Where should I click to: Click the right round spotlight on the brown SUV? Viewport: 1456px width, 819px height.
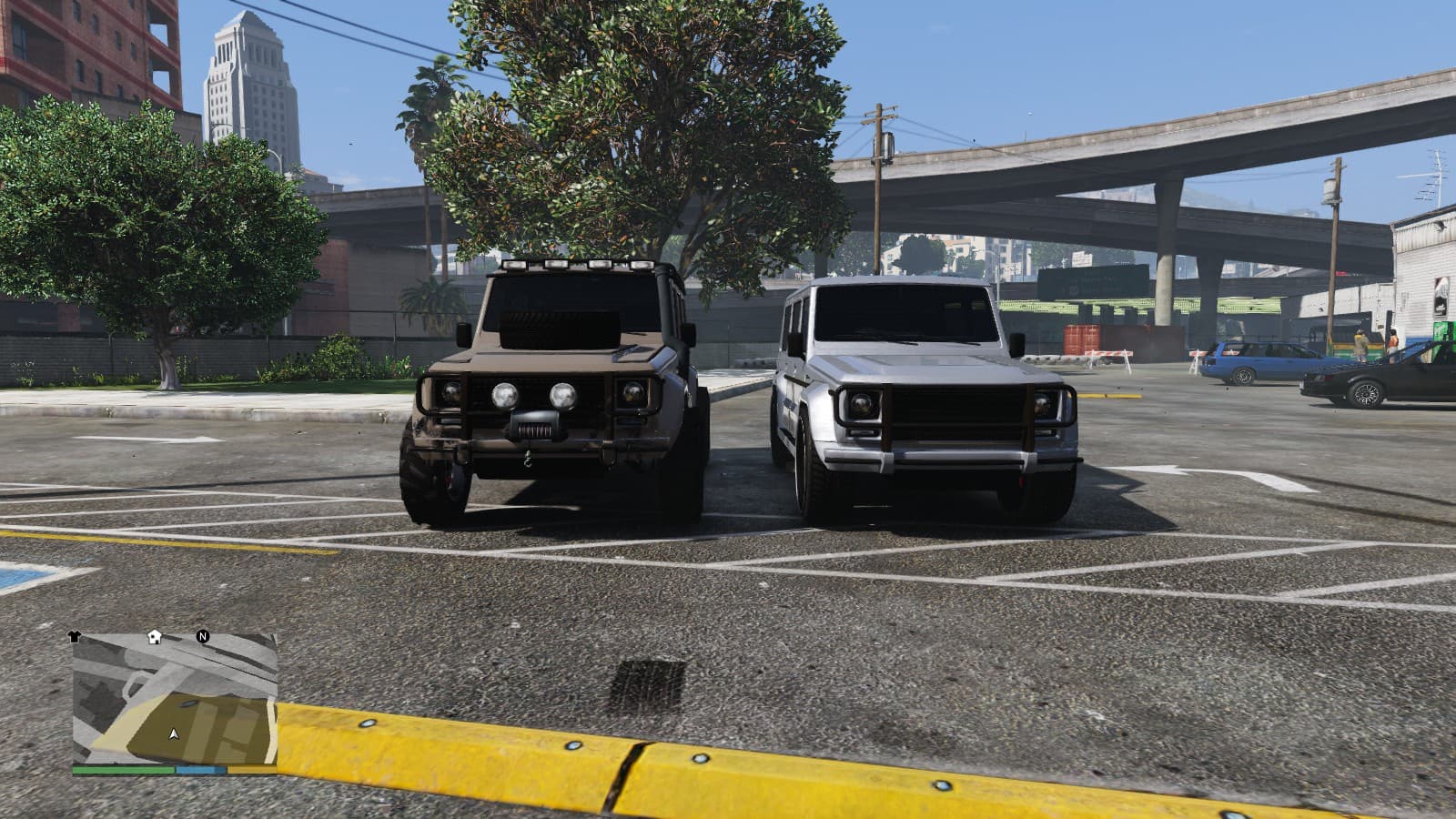(563, 395)
